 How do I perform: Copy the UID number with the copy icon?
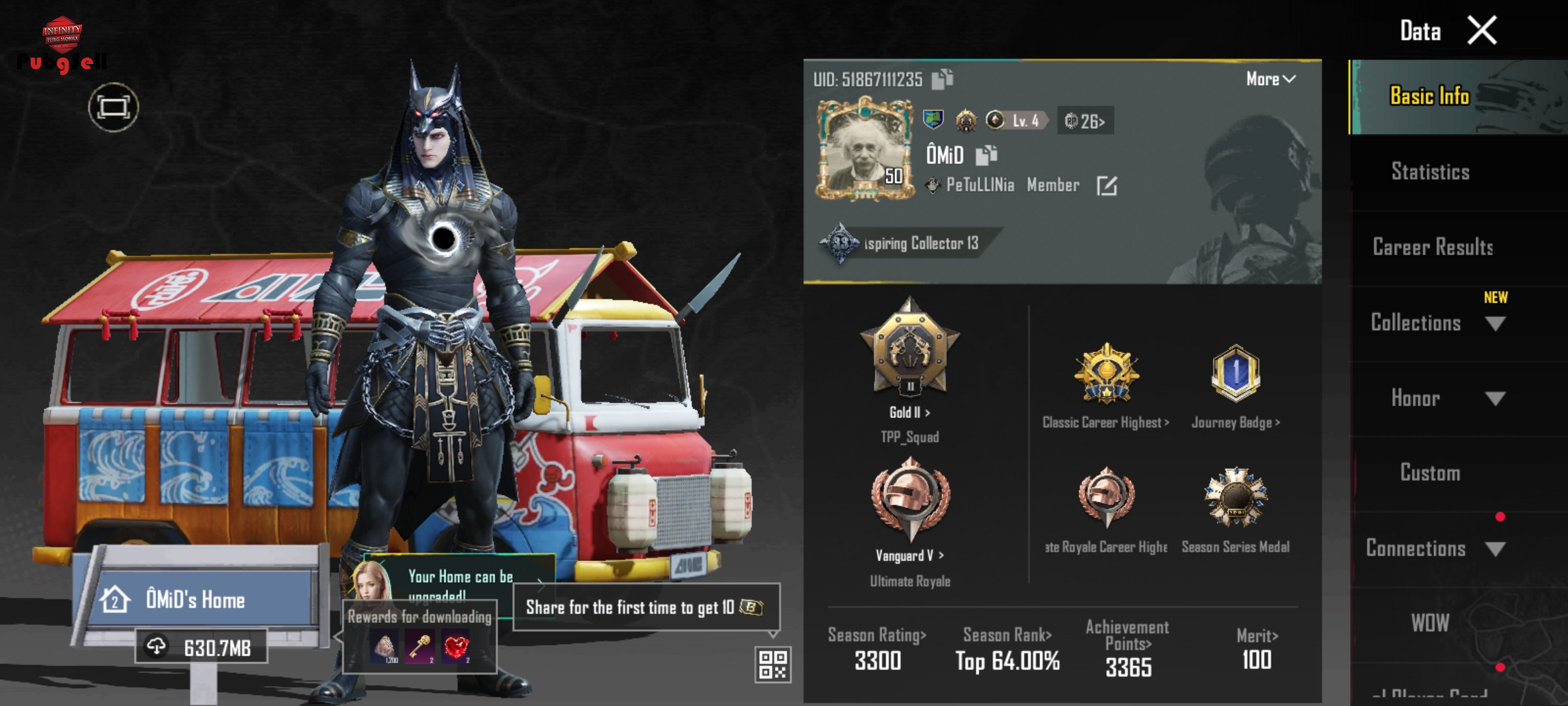click(942, 79)
